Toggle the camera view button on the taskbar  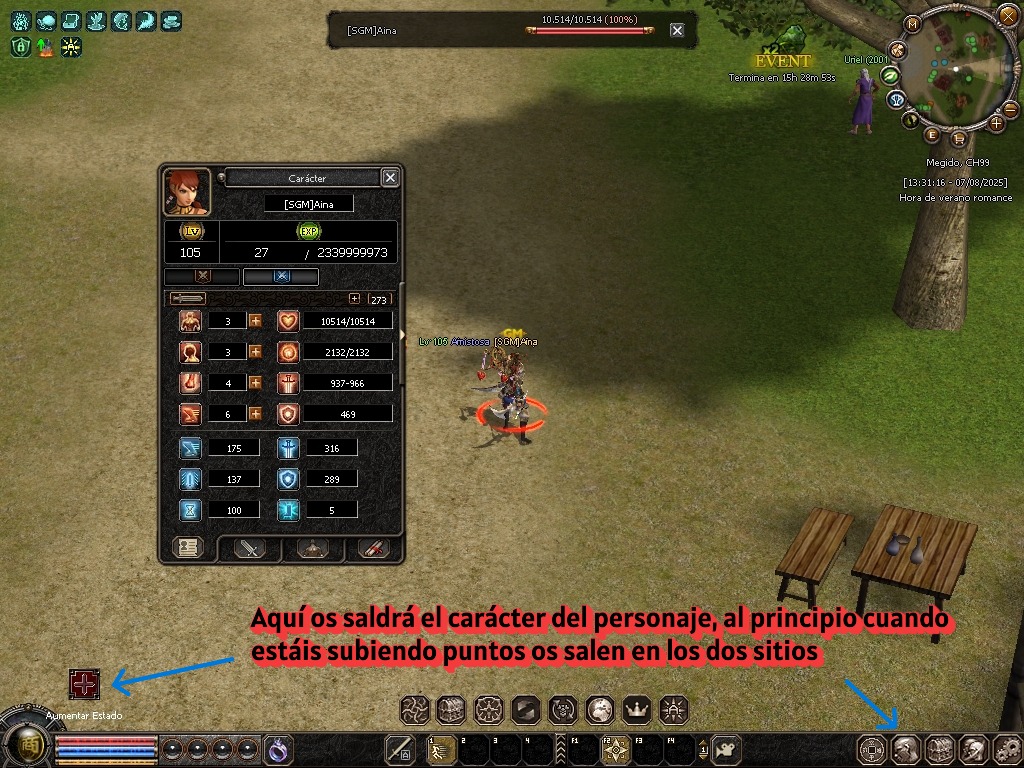pyautogui.click(x=727, y=748)
